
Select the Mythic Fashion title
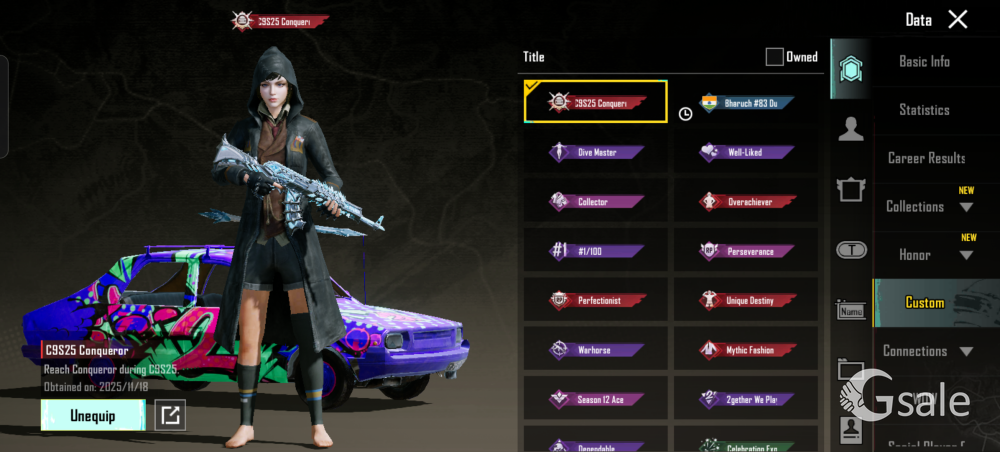point(746,350)
